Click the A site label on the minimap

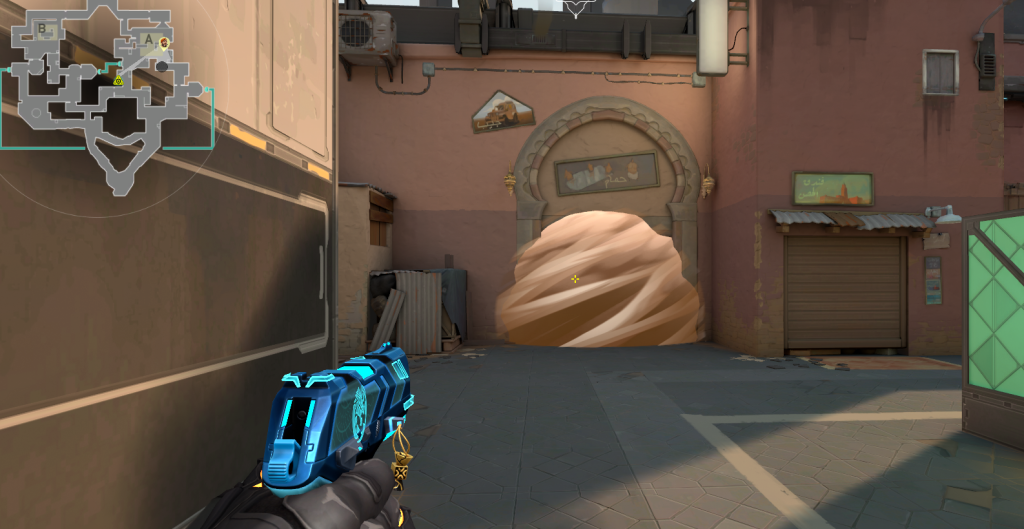[149, 40]
